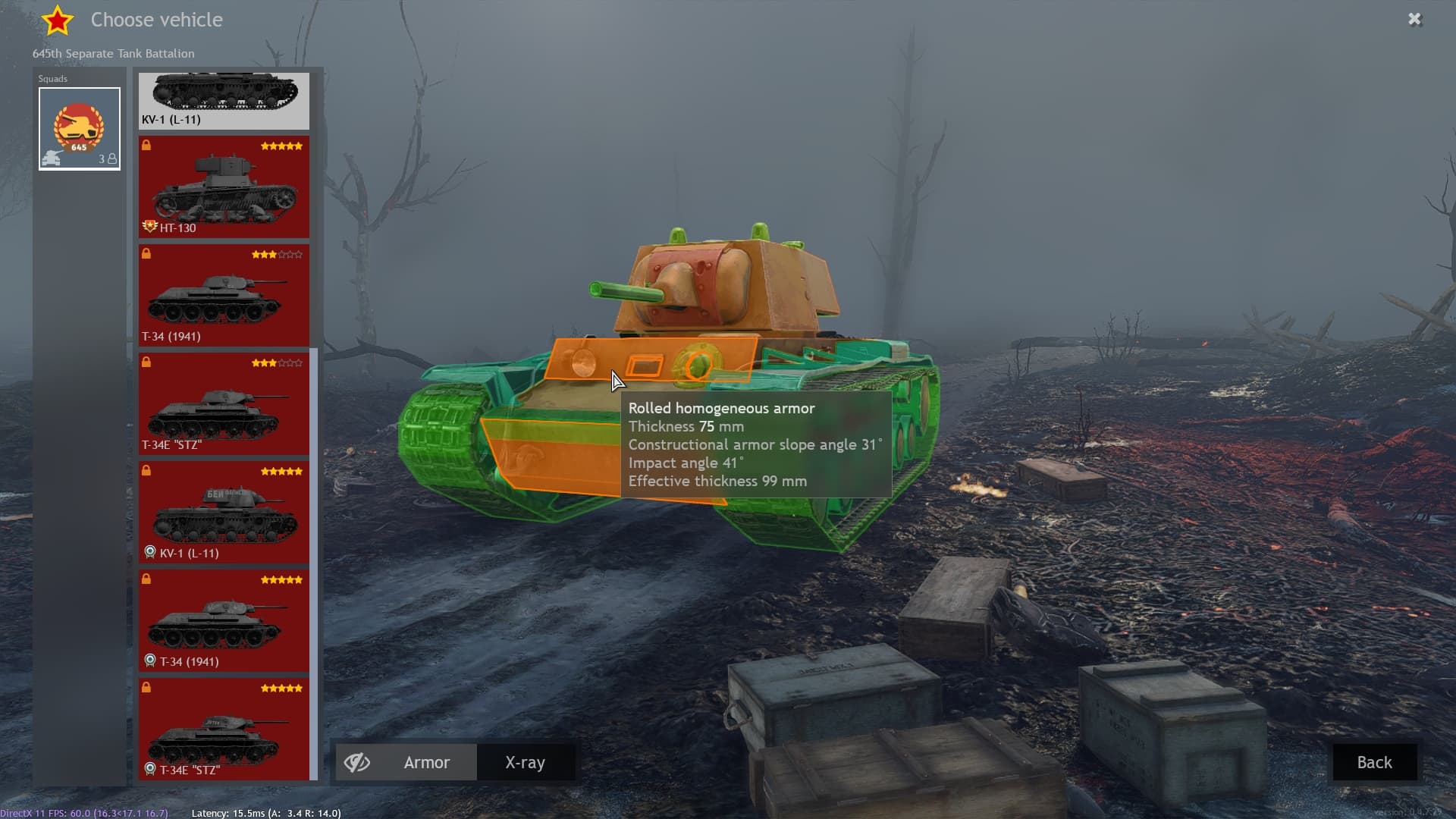Click the vehicle list scrollbar
Viewport: 1456px width, 819px height.
[x=314, y=563]
